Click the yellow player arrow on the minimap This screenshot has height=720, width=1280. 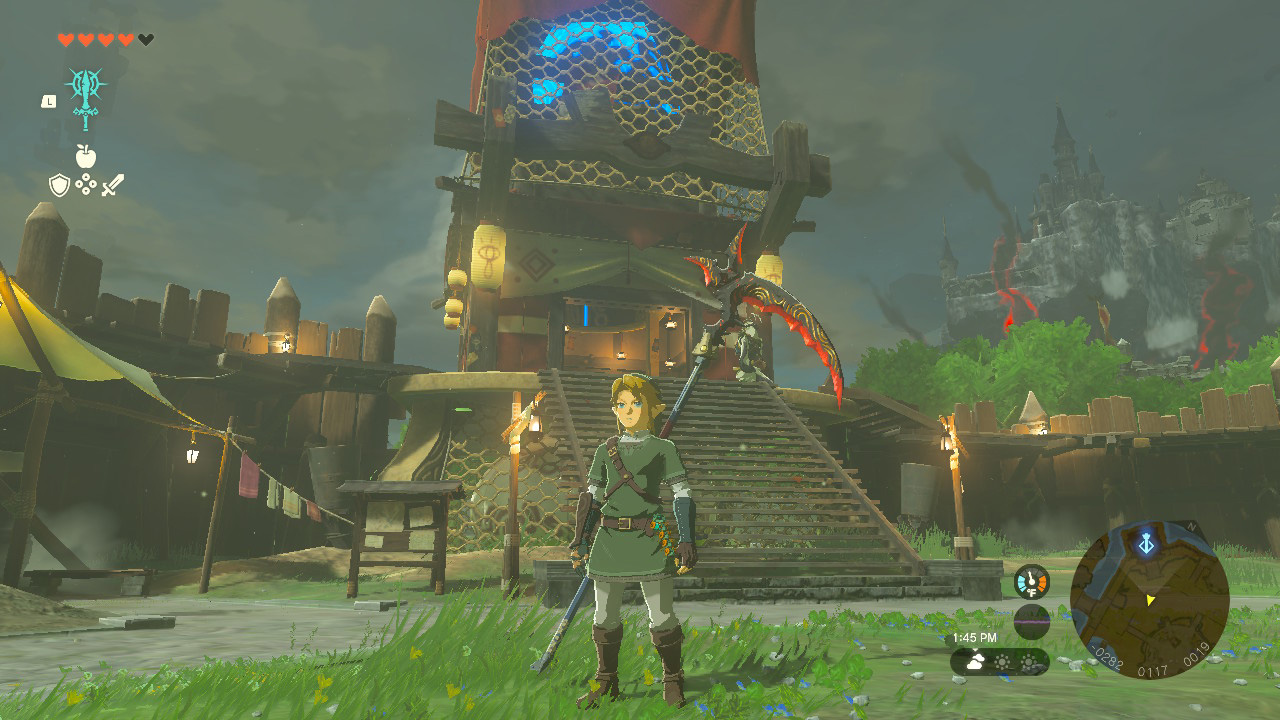click(1150, 600)
